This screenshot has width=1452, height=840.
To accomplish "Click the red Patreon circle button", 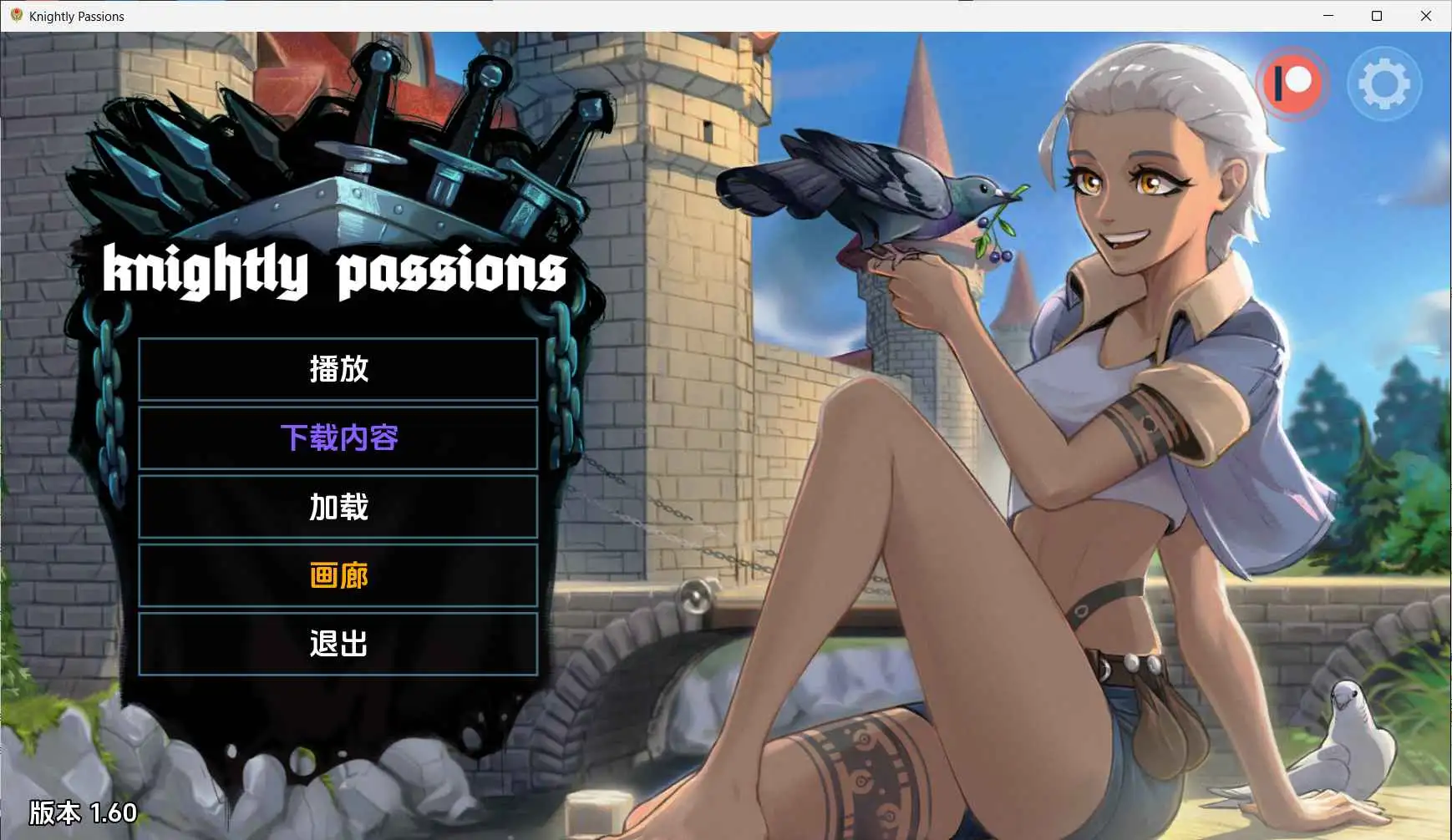I will click(1292, 83).
